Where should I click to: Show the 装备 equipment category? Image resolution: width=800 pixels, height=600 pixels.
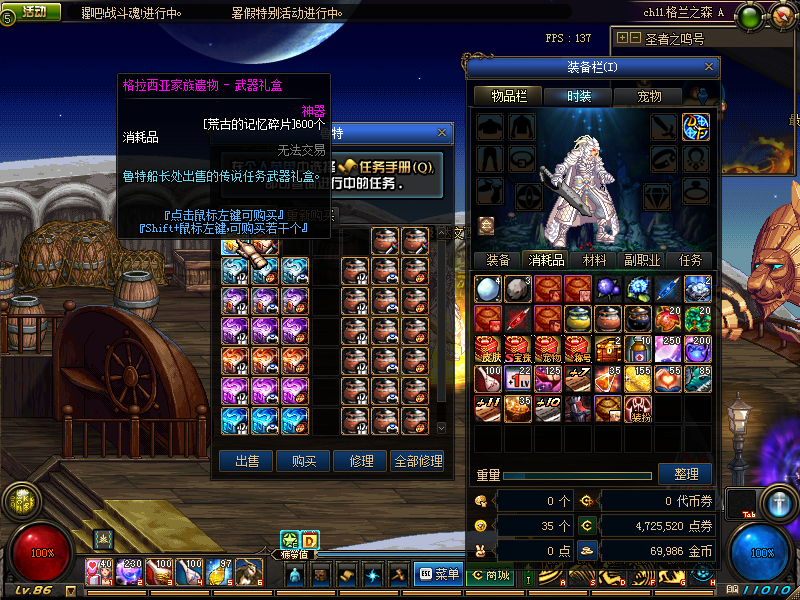tap(497, 260)
